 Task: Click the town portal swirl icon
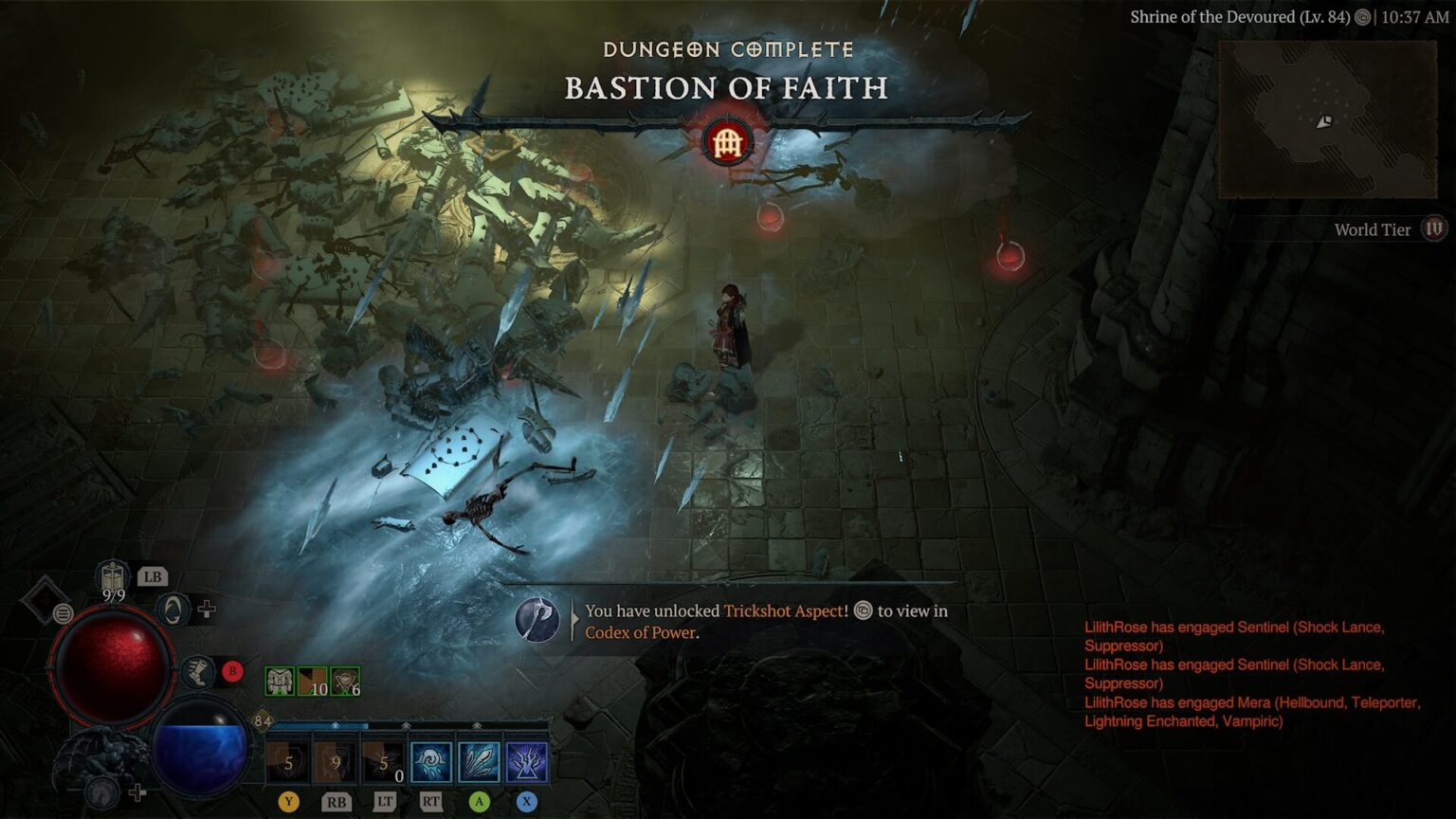[173, 610]
